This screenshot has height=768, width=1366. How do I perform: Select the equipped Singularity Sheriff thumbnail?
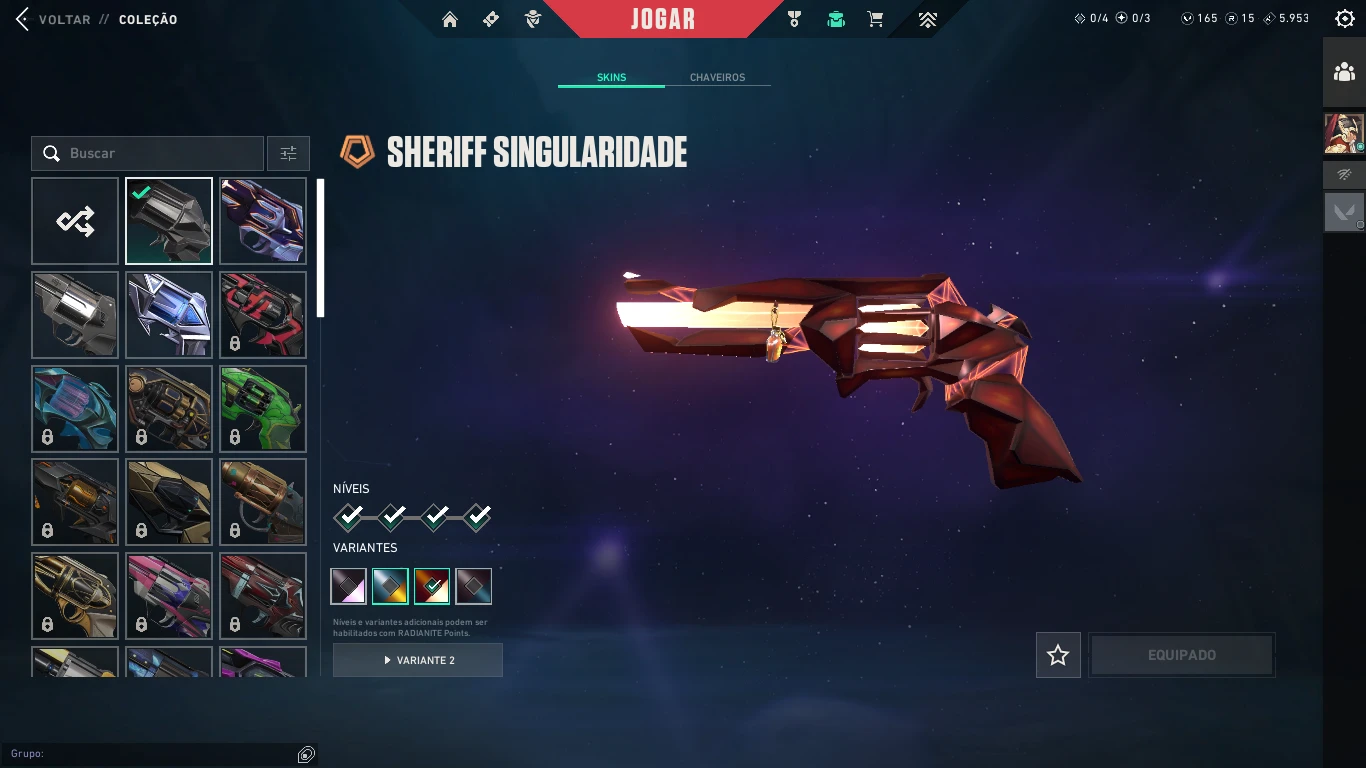(169, 221)
